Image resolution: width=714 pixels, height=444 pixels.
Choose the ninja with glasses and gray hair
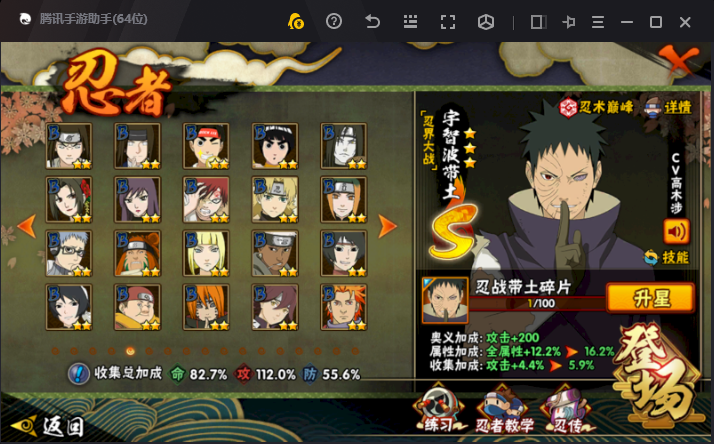pos(69,253)
